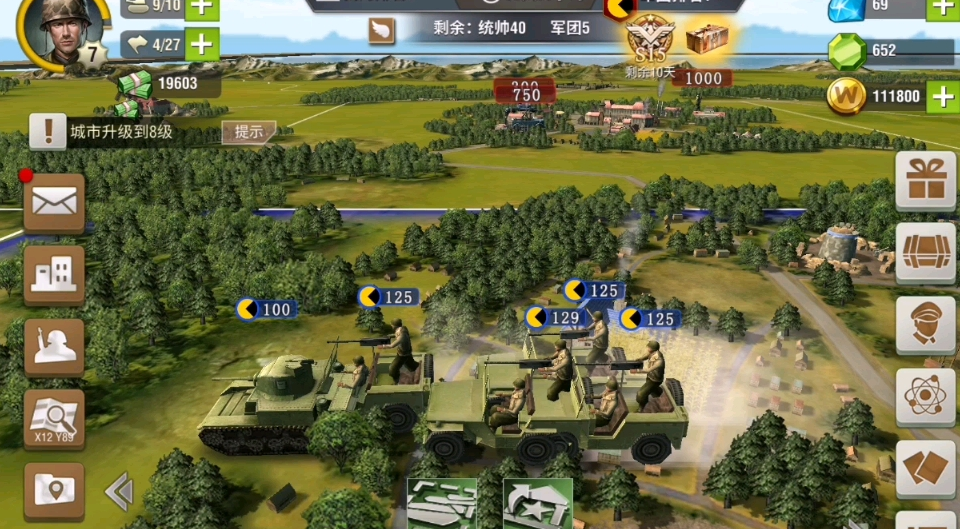This screenshot has width=960, height=529.
Task: Add blue diamonds with the plus button
Action: pos(942,8)
